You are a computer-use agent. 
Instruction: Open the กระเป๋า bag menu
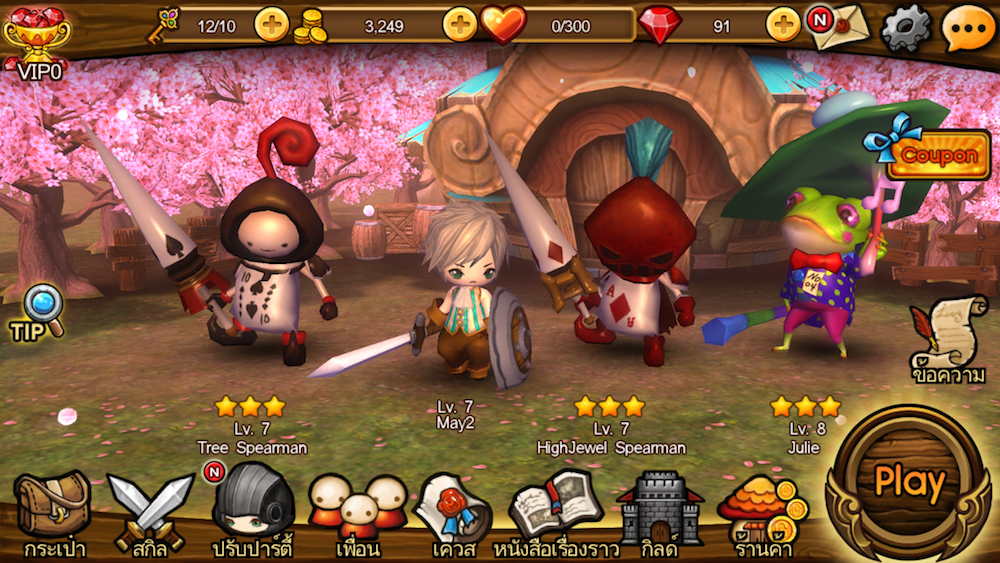(54, 512)
